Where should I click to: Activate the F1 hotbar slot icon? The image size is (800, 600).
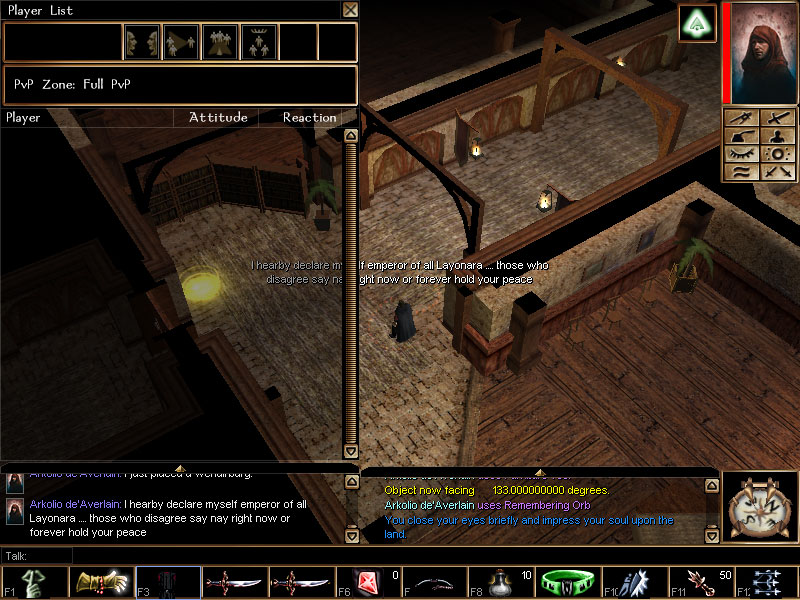[x=34, y=582]
